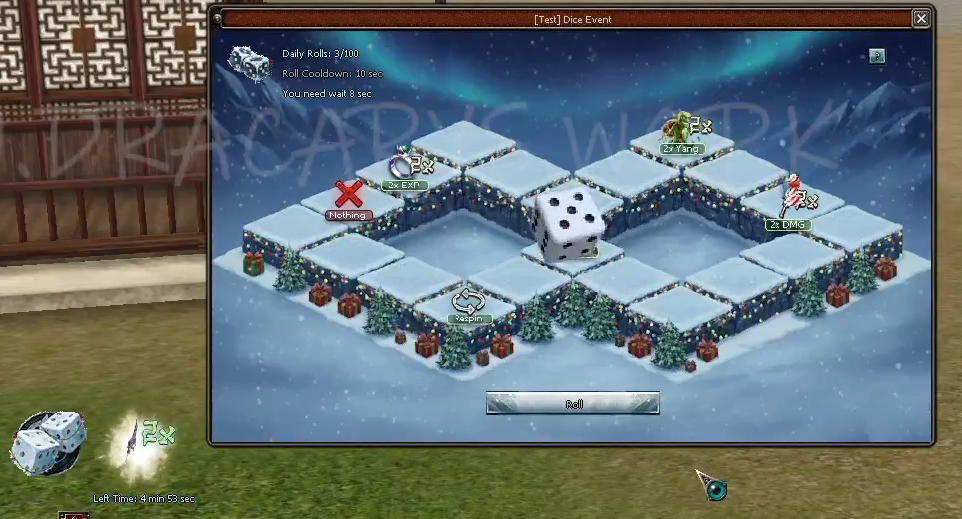962x519 pixels.
Task: Close the Dice Event window
Action: pos(920,18)
